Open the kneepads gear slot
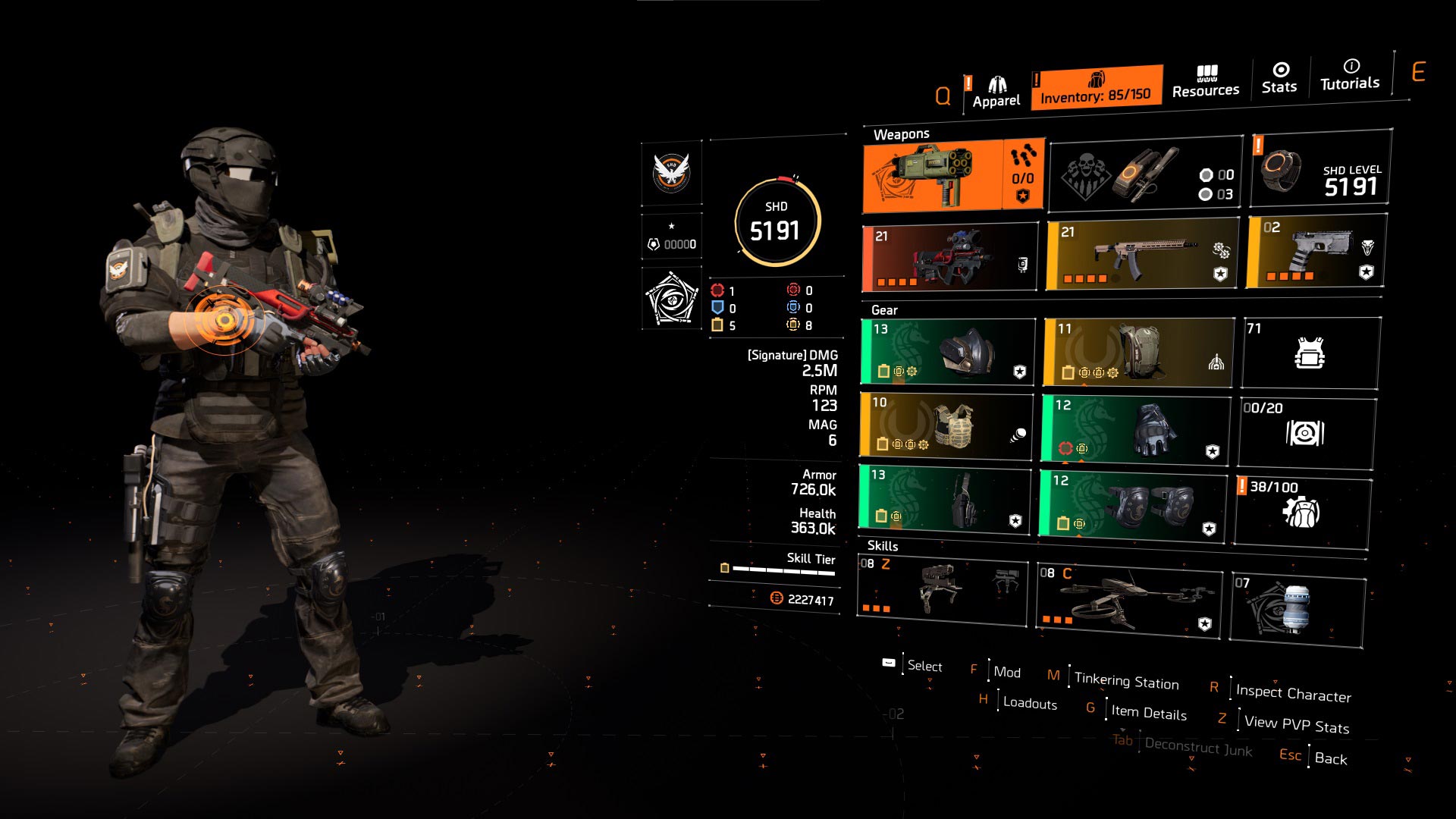1456x819 pixels. pos(1133,504)
